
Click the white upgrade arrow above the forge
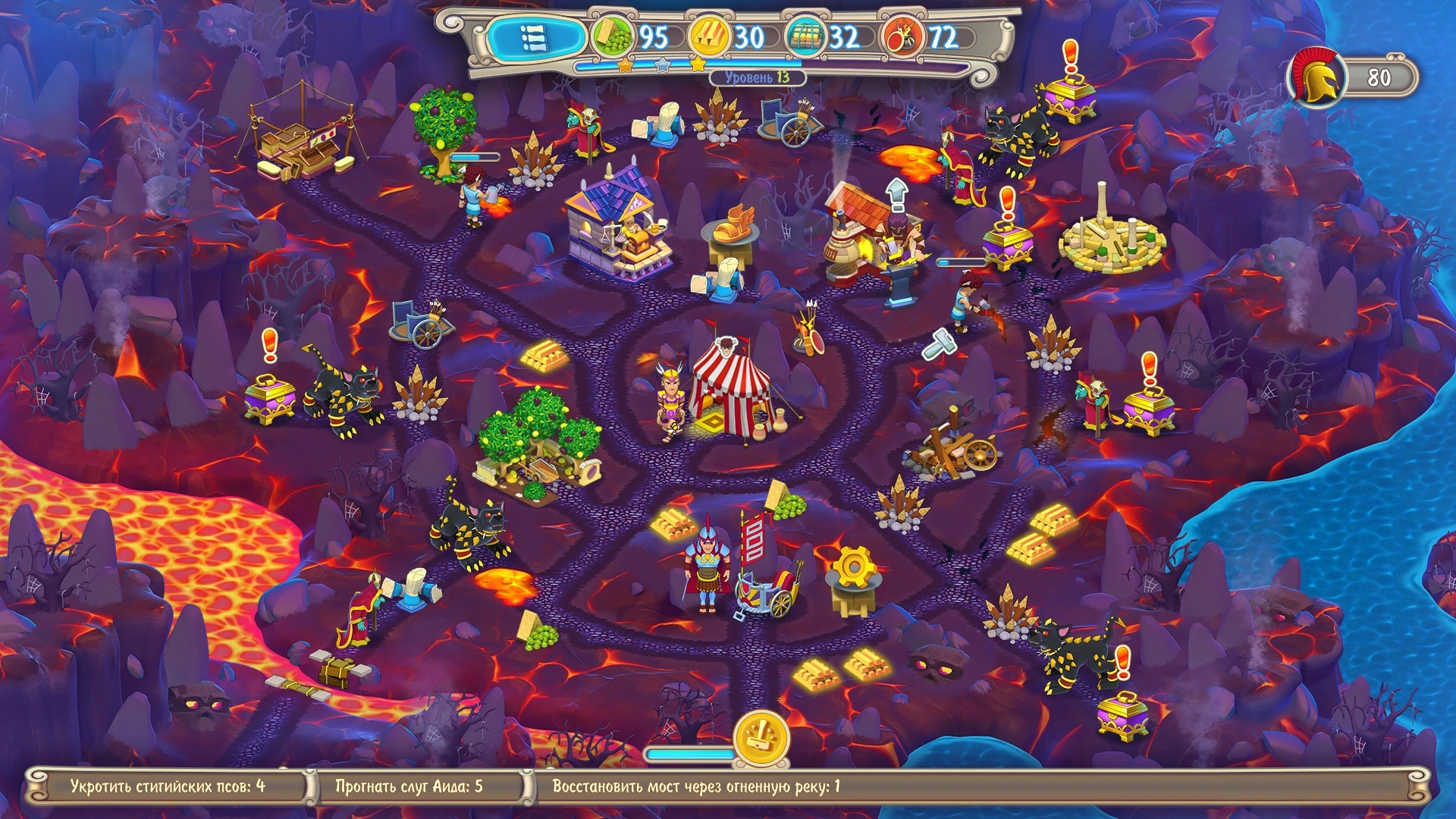click(896, 194)
